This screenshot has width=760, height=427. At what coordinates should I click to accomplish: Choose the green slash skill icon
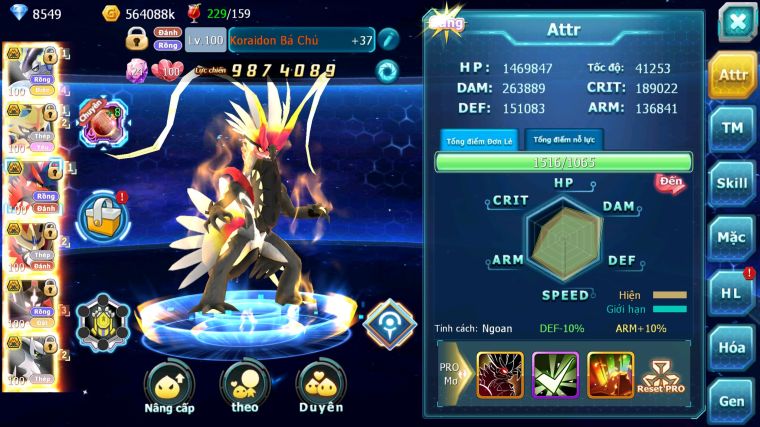(x=555, y=375)
